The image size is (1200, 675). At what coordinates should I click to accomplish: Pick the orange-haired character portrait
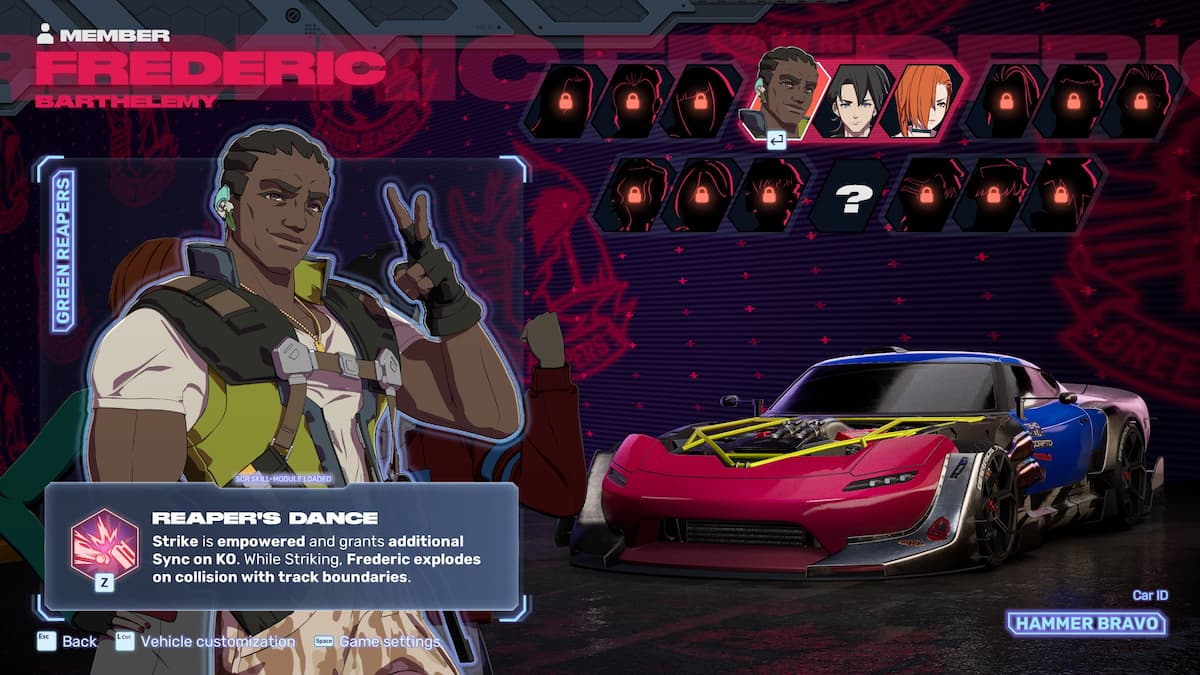922,100
